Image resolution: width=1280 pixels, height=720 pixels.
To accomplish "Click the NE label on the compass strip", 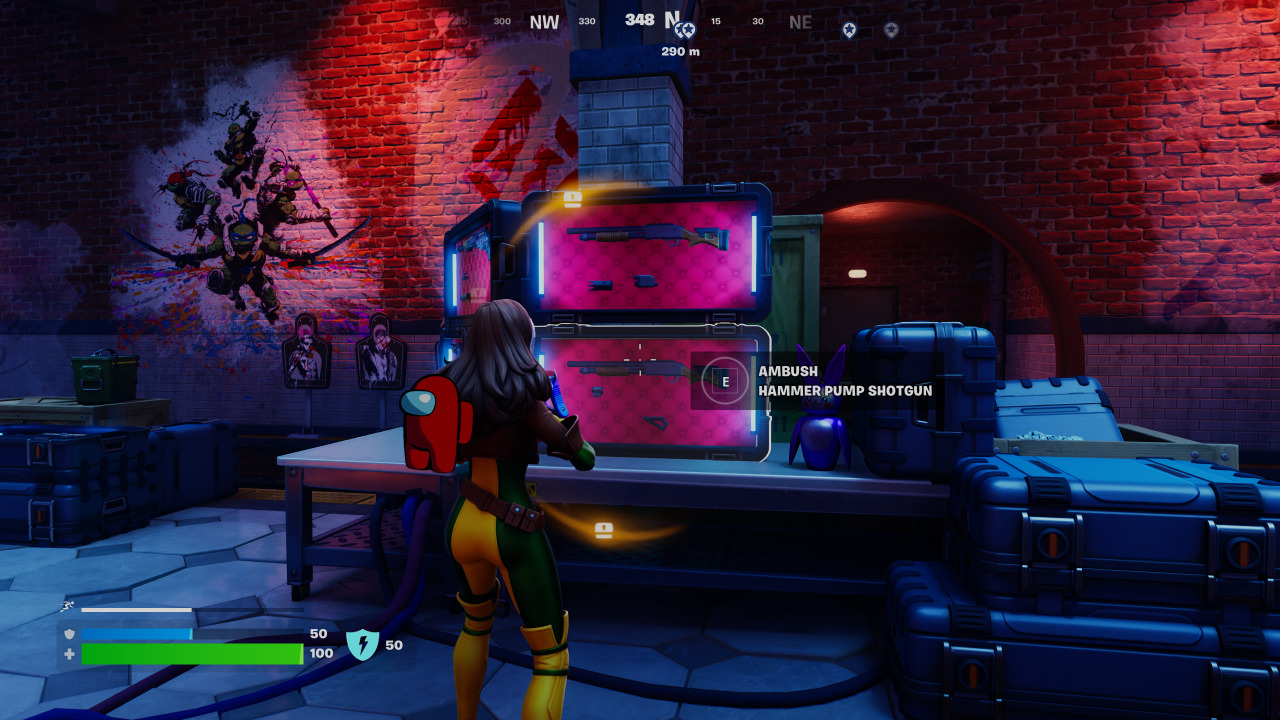I will point(800,22).
